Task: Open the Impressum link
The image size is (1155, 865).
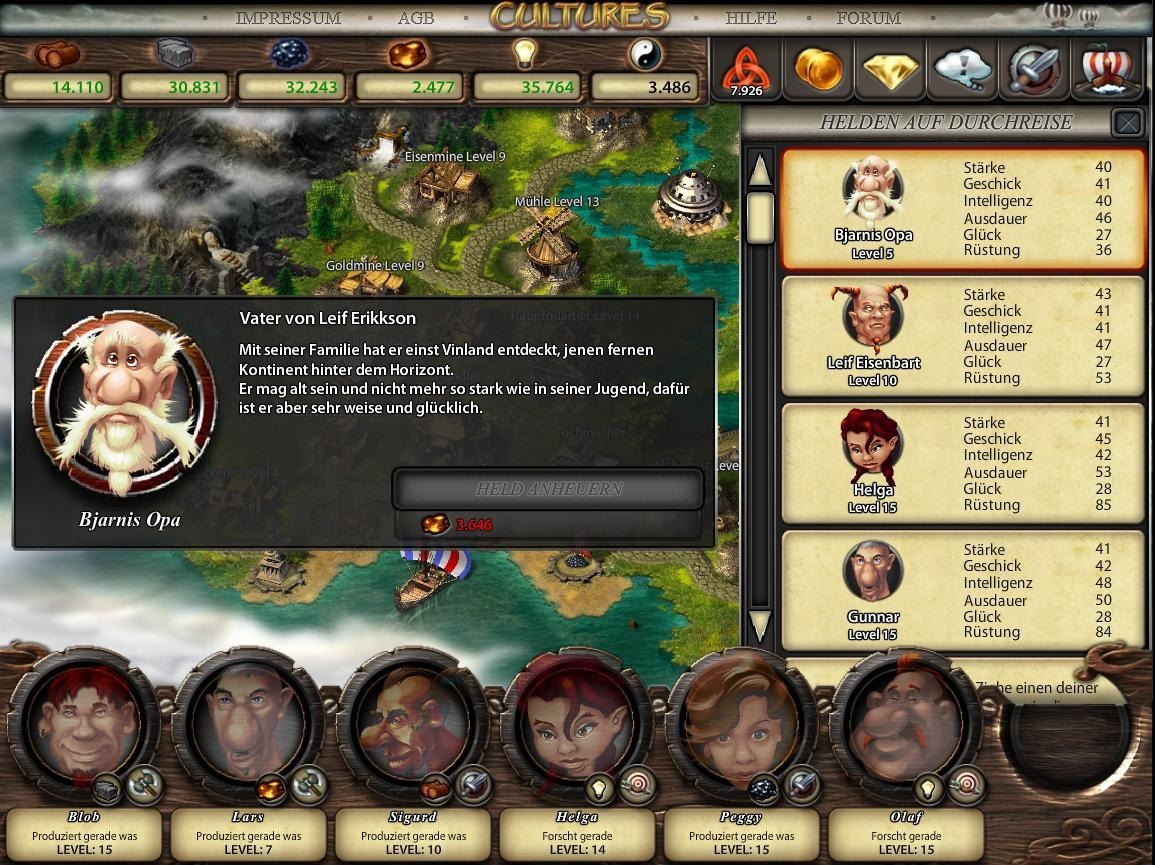Action: 288,18
